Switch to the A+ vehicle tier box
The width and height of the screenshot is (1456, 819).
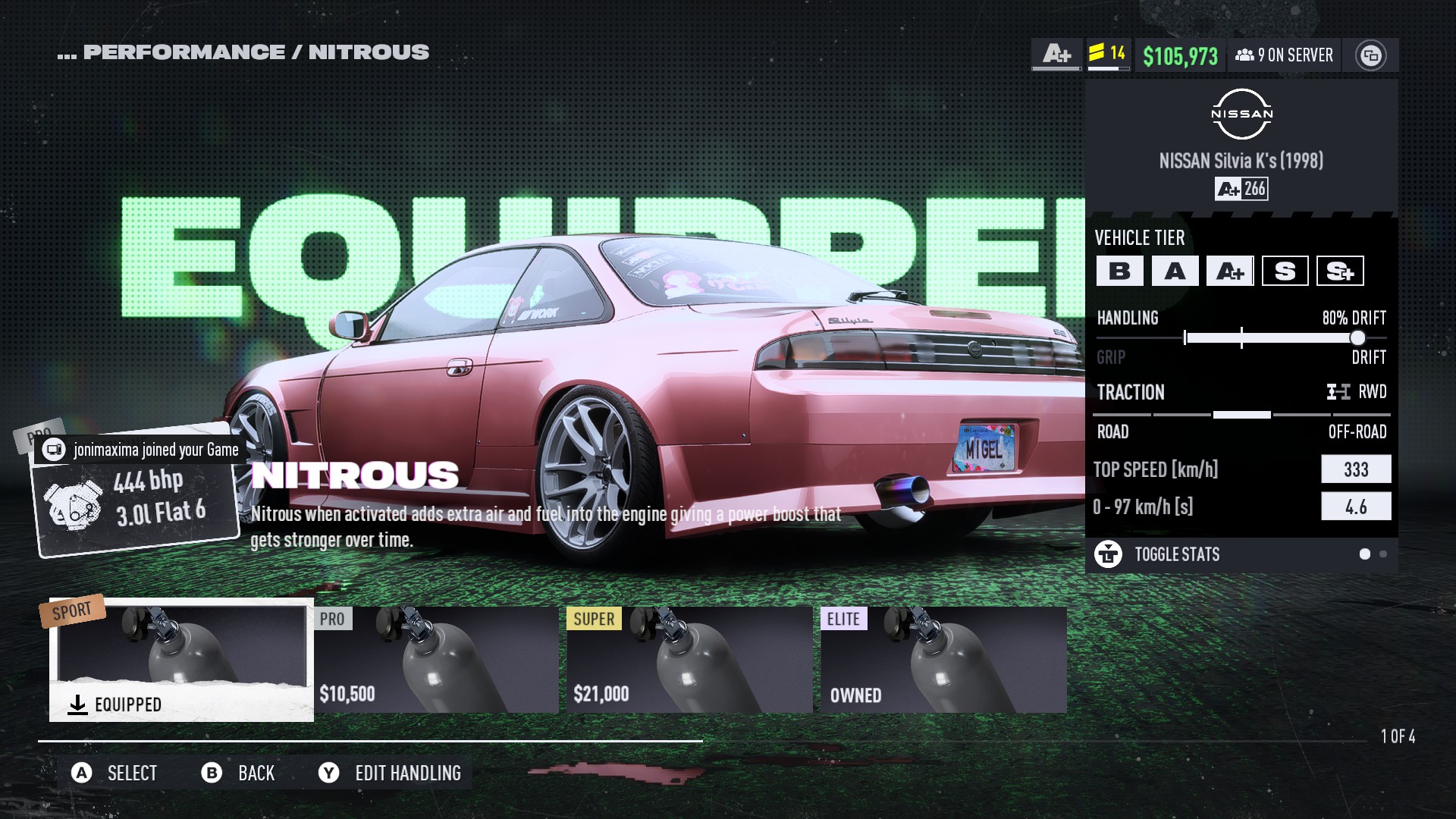pyautogui.click(x=1230, y=271)
